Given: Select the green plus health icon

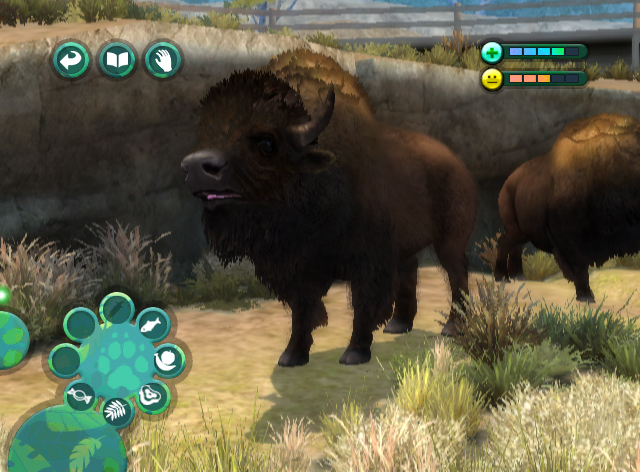Looking at the screenshot, I should click(491, 52).
